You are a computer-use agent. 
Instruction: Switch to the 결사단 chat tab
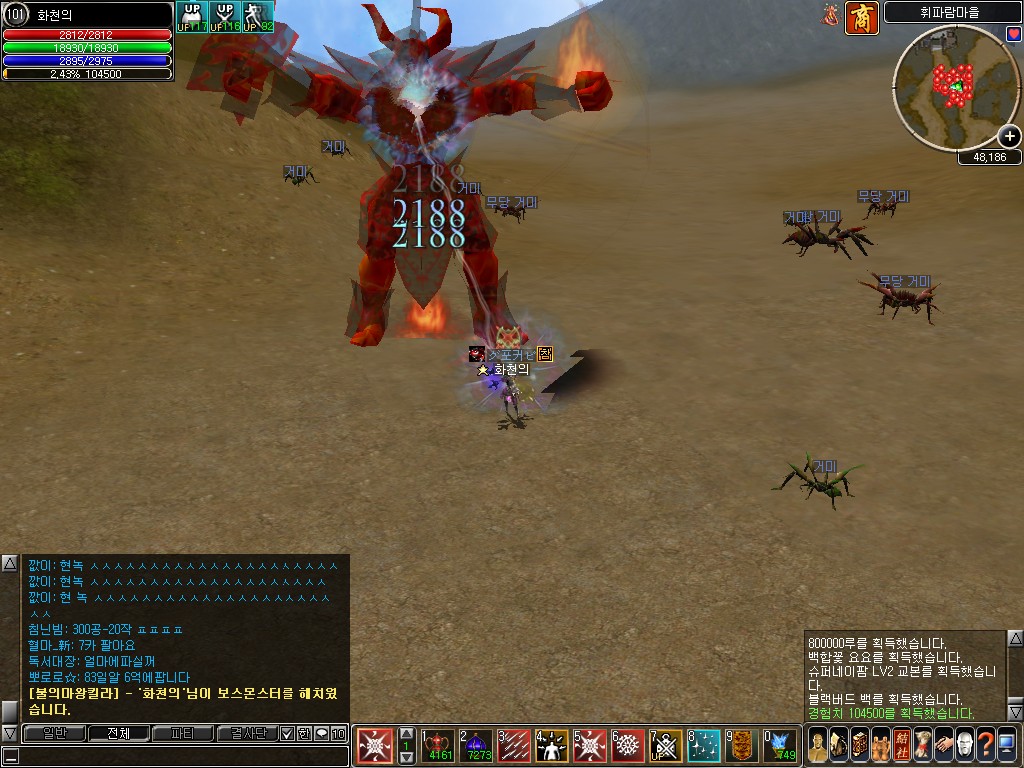246,733
